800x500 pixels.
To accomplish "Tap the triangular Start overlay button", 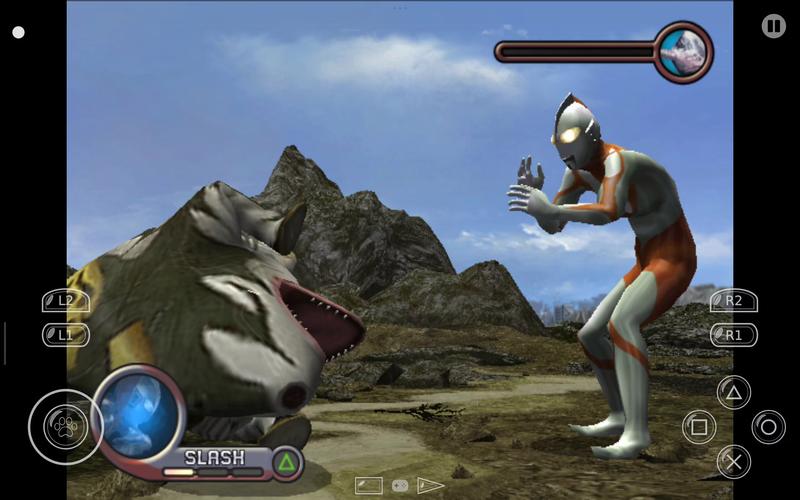I will coord(430,486).
